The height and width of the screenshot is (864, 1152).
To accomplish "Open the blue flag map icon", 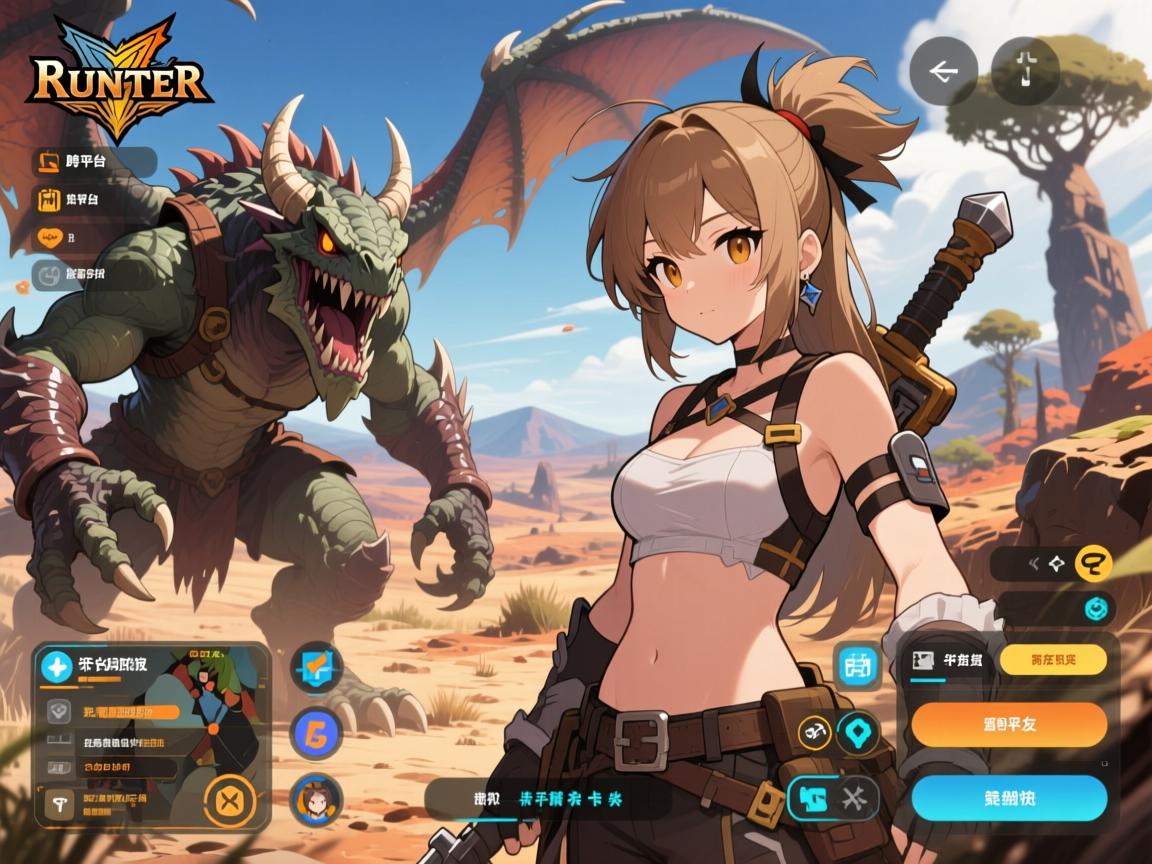I will point(317,667).
